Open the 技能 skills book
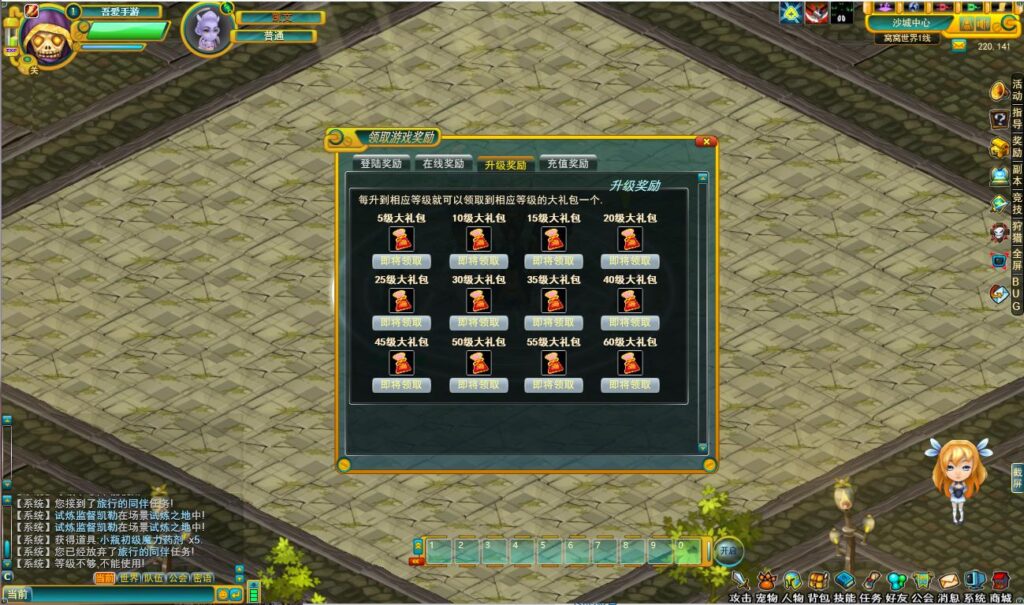 (844, 582)
